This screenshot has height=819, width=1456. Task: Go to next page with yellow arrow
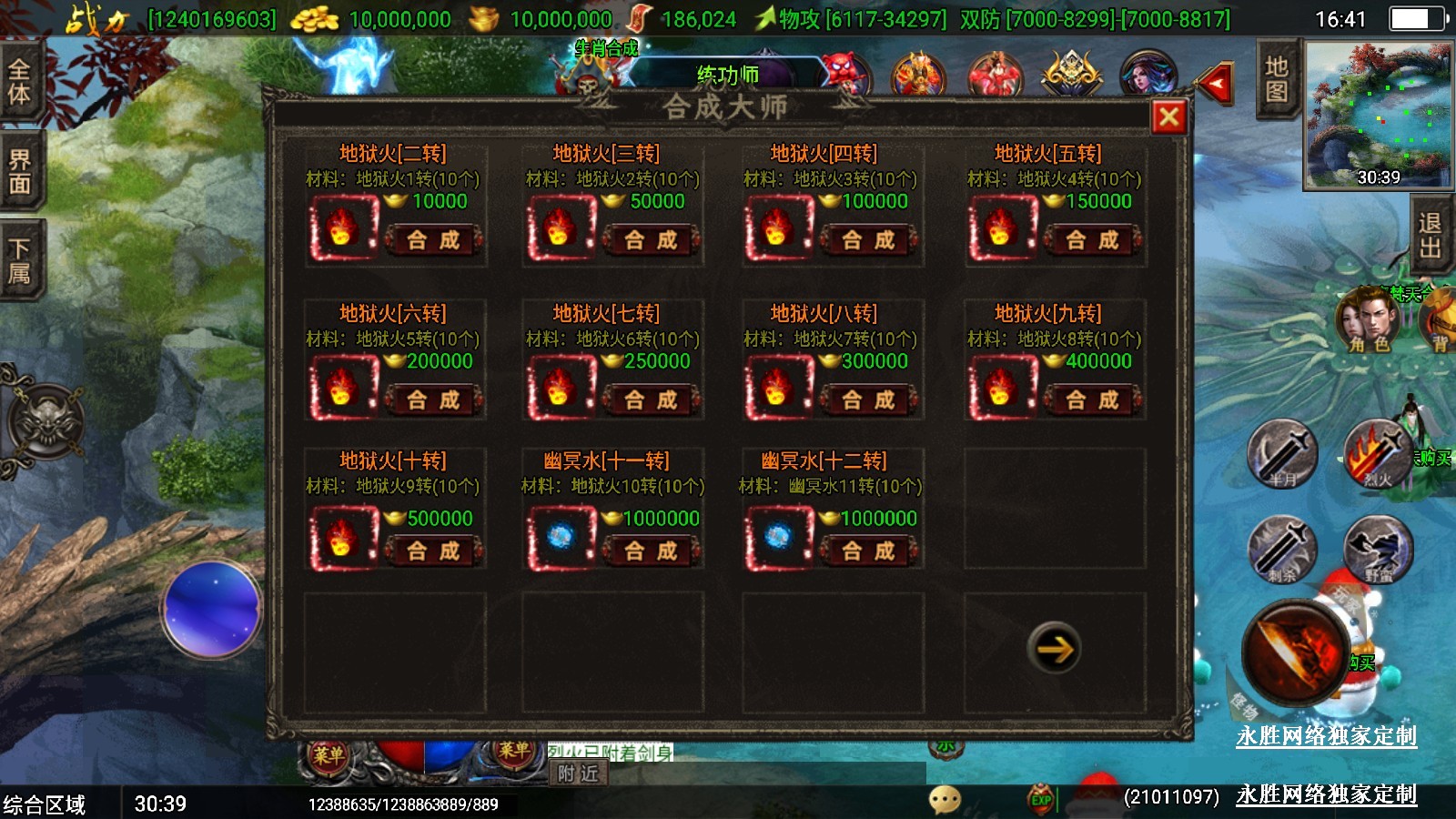(1055, 649)
